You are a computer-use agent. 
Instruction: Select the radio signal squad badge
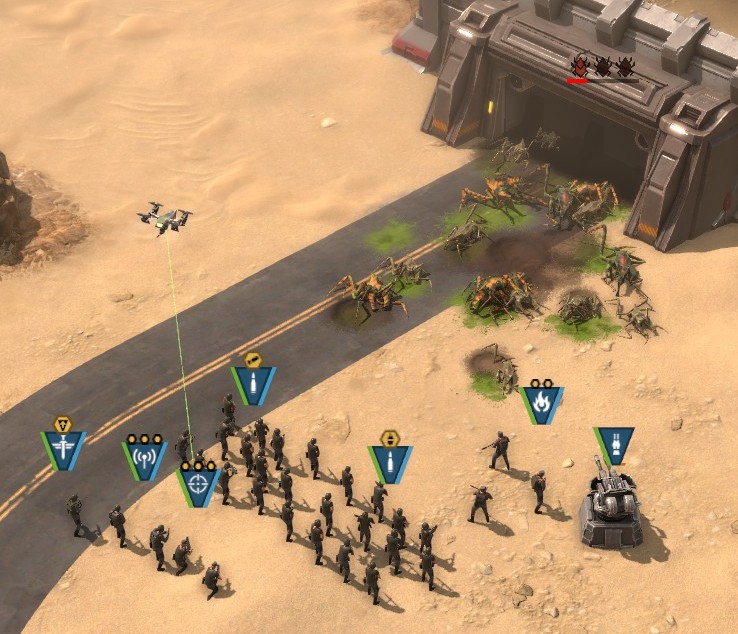click(144, 459)
